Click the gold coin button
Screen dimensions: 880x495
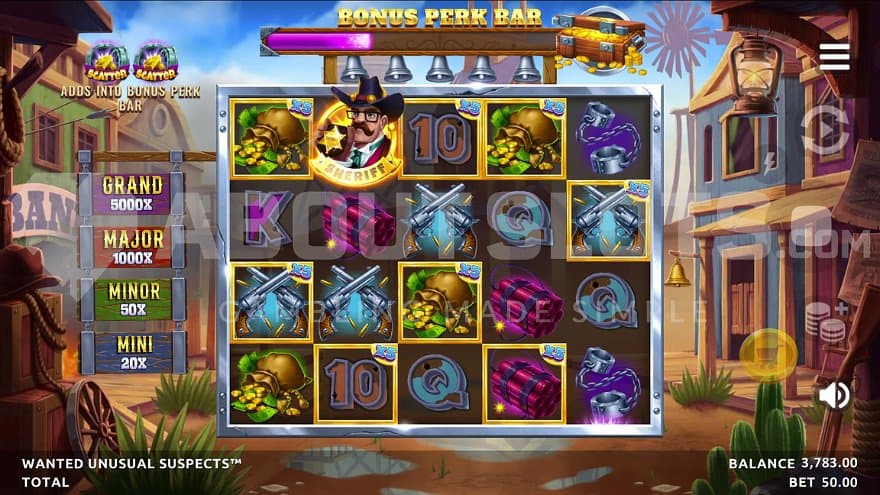(x=768, y=353)
